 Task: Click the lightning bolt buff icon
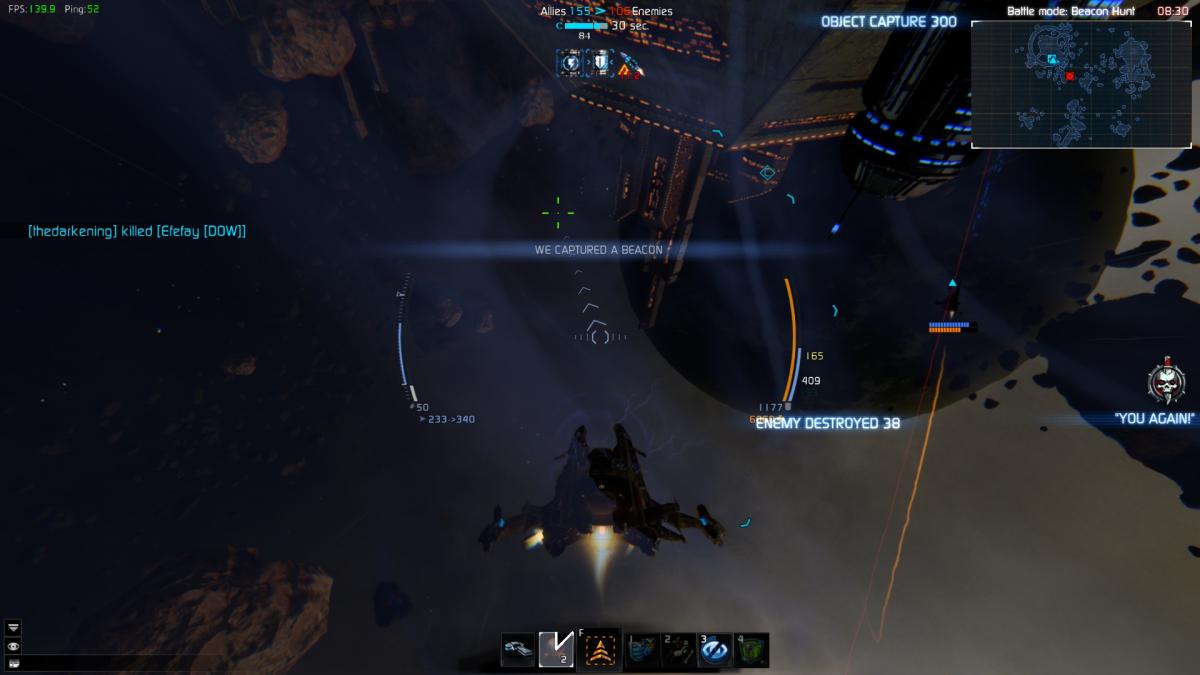tap(570, 63)
